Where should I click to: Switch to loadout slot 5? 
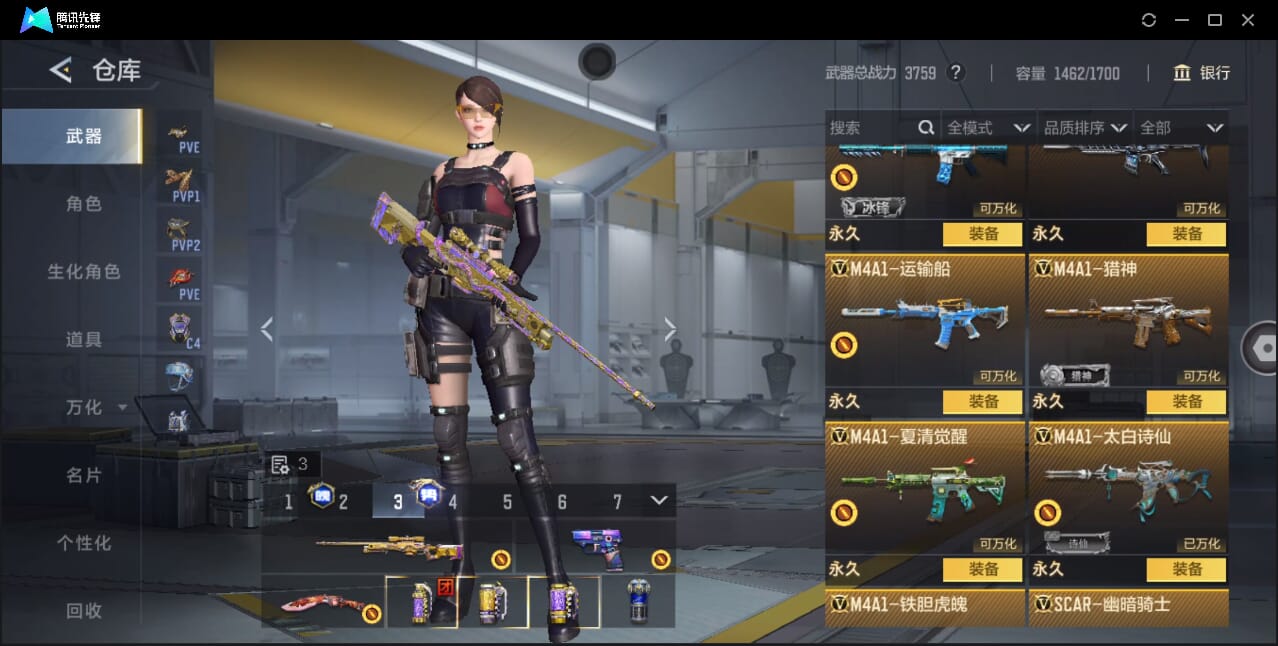pyautogui.click(x=507, y=502)
